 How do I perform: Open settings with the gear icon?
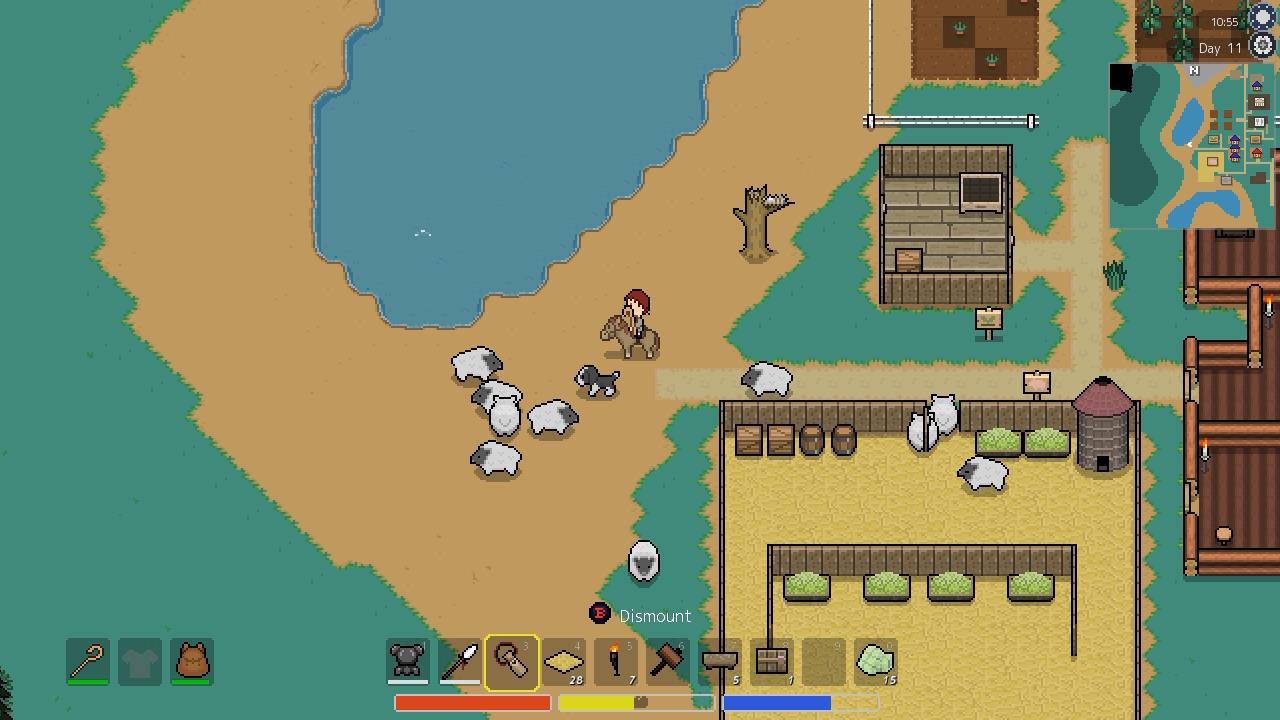[x=1263, y=45]
